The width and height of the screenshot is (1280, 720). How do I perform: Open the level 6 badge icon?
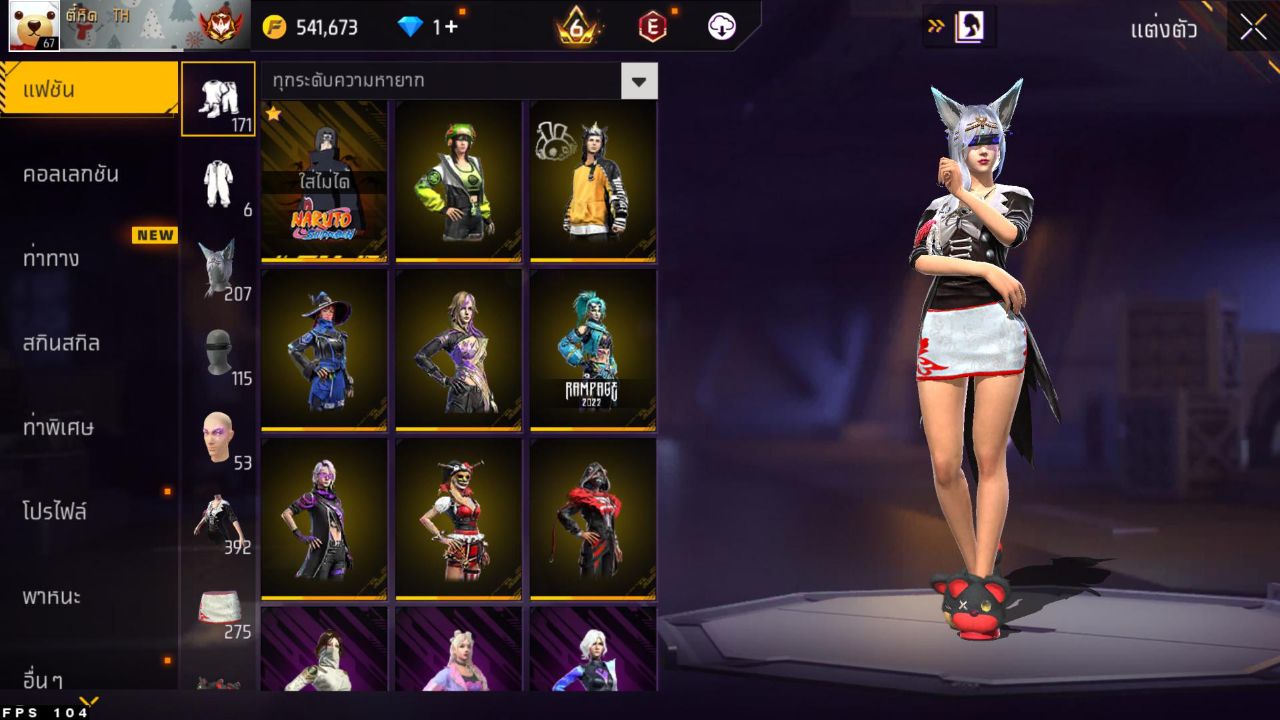(575, 27)
